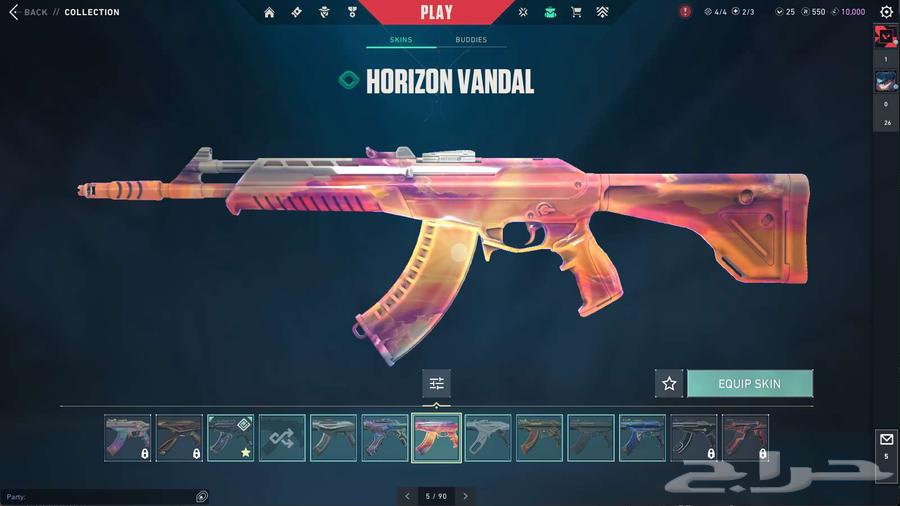Select the random shuffle skin tile

281,438
